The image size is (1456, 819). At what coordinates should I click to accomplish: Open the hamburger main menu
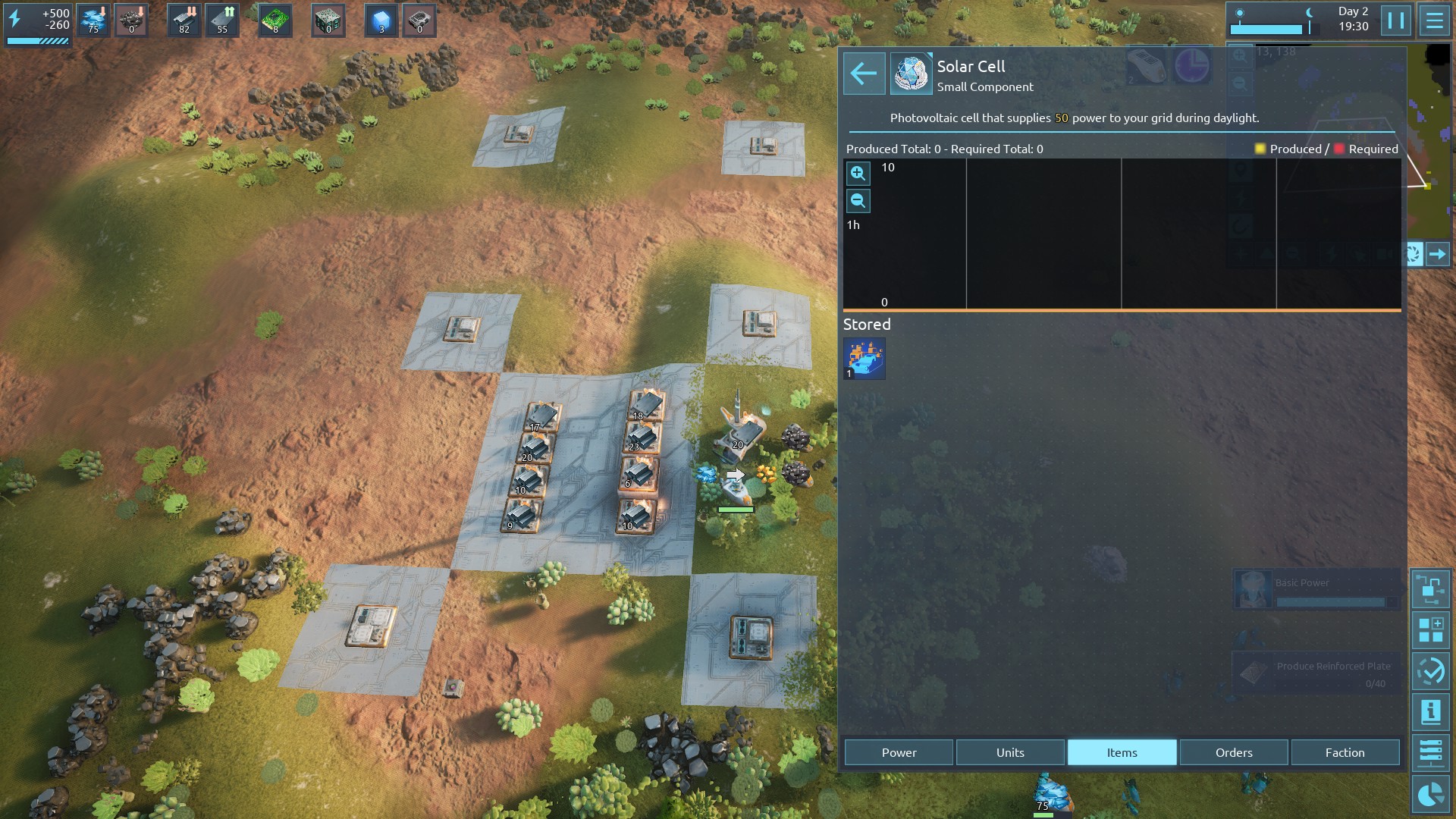[x=1434, y=20]
